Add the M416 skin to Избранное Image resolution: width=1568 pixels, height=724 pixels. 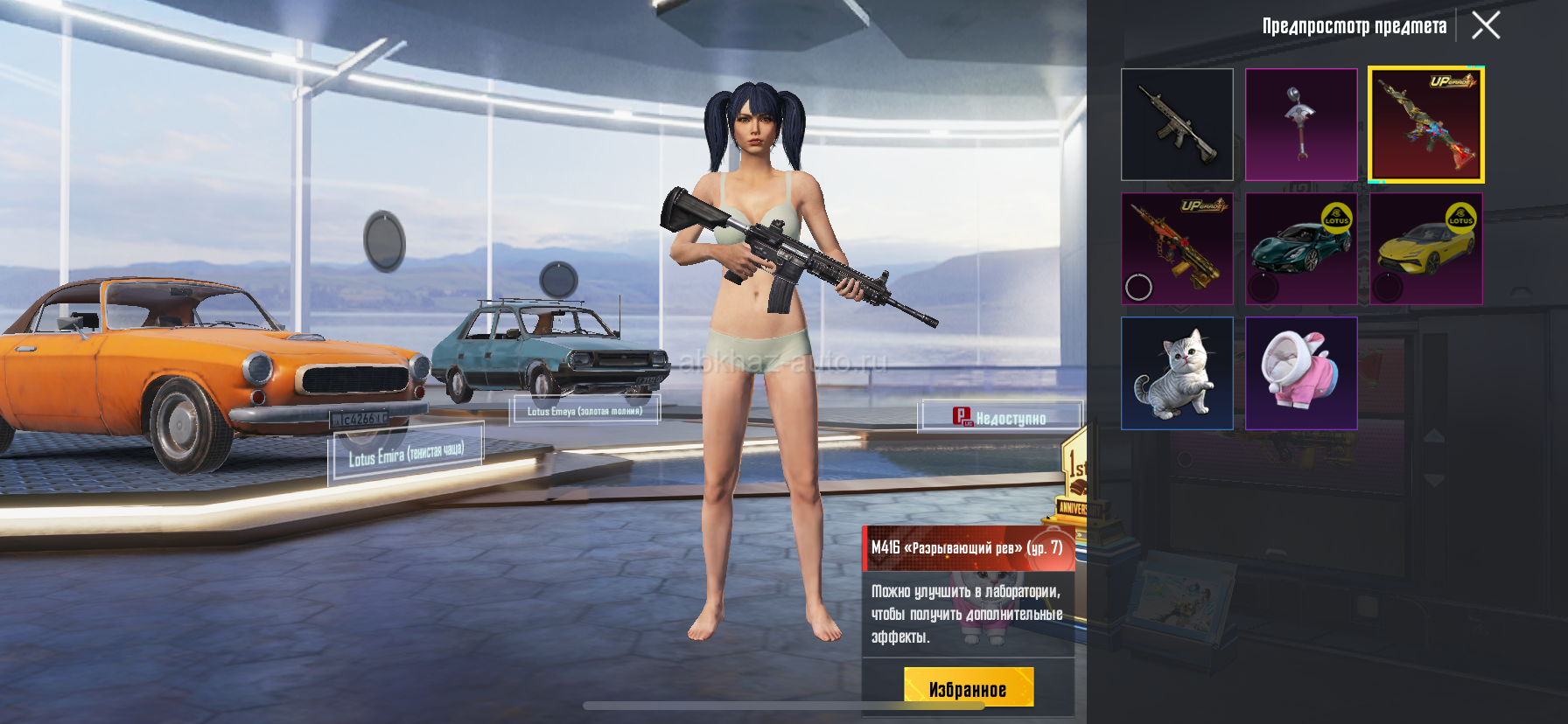[969, 688]
